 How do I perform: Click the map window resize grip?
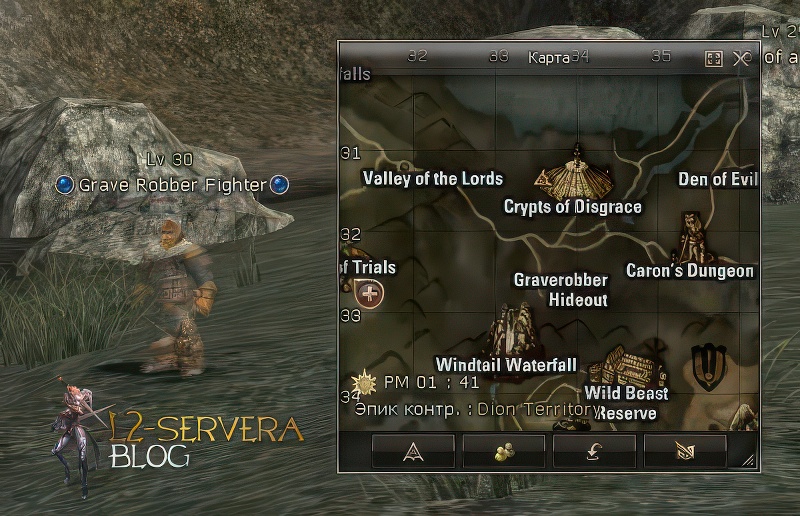(748, 460)
